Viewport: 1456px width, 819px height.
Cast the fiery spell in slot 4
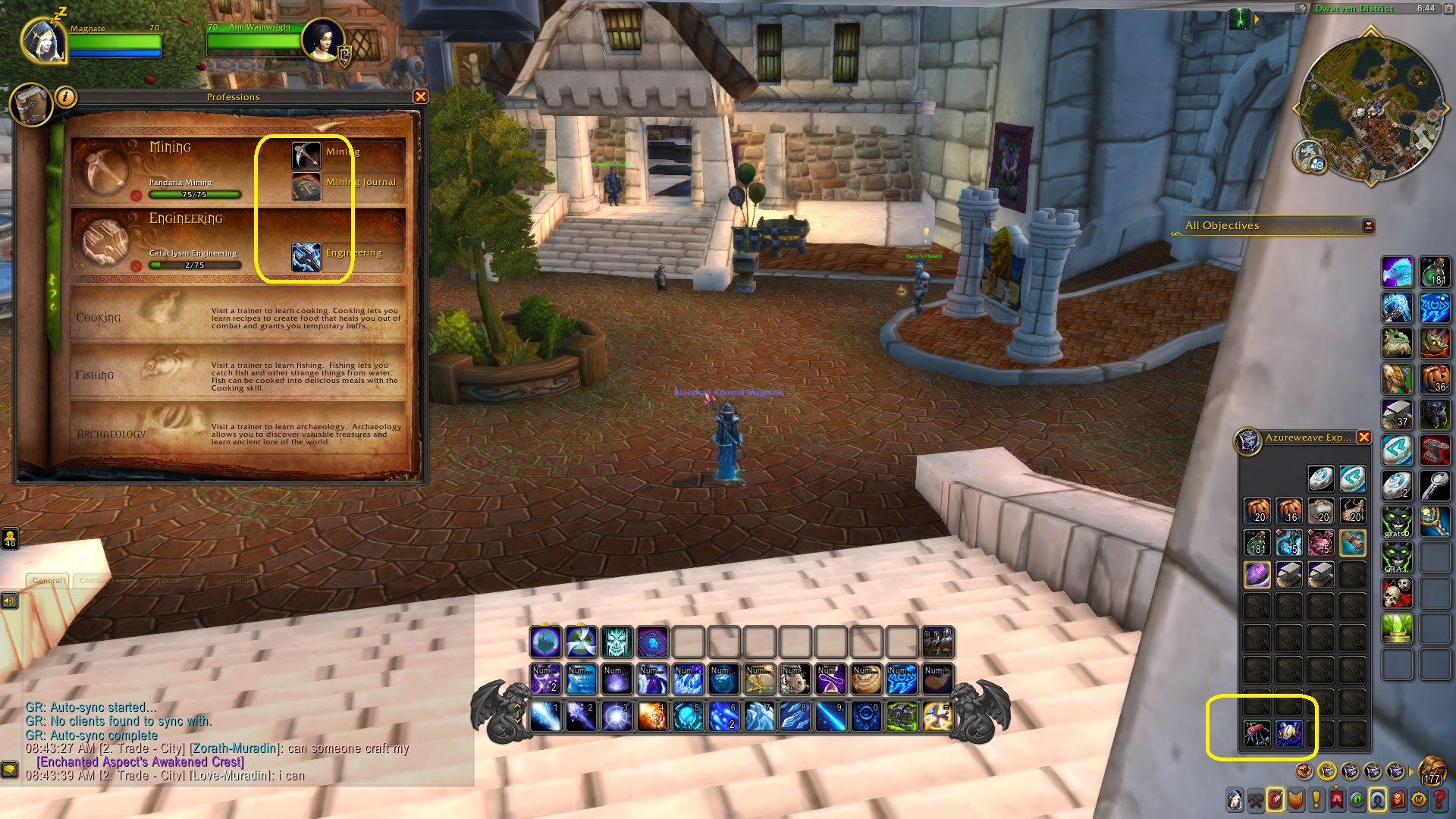click(x=652, y=717)
